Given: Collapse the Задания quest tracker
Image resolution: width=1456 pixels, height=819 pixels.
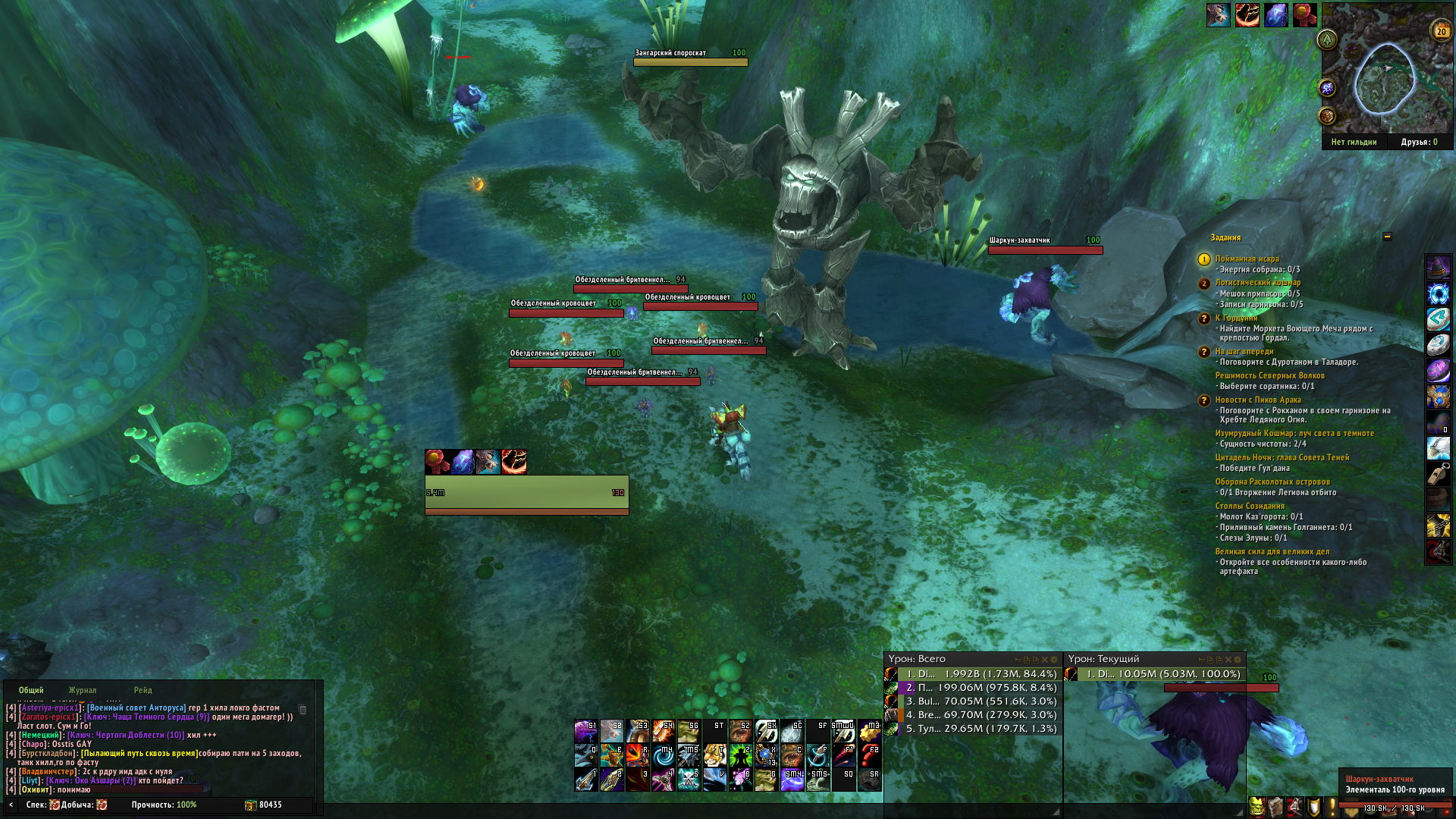Looking at the screenshot, I should click(1387, 237).
